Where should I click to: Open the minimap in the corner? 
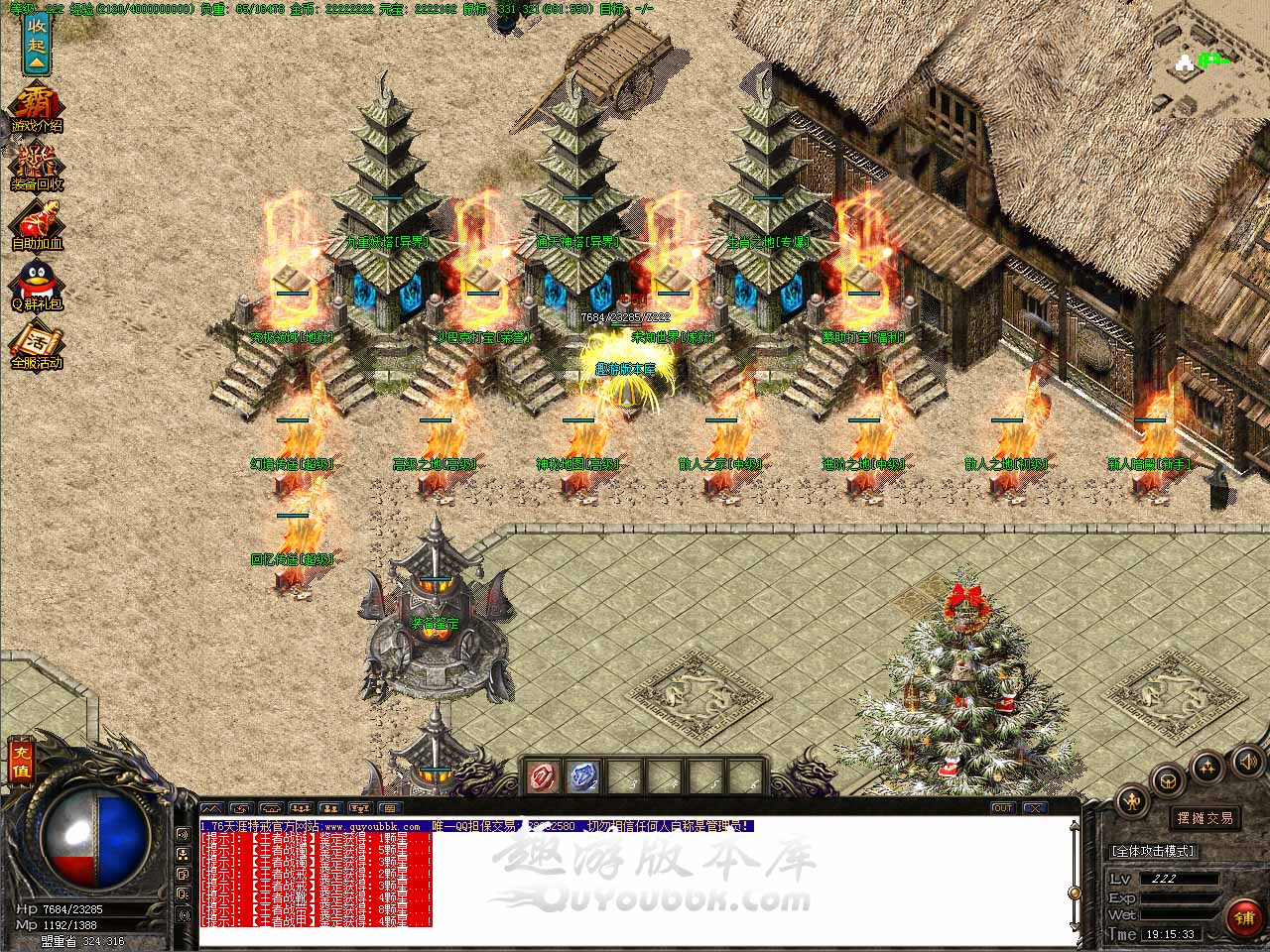(x=1205, y=59)
